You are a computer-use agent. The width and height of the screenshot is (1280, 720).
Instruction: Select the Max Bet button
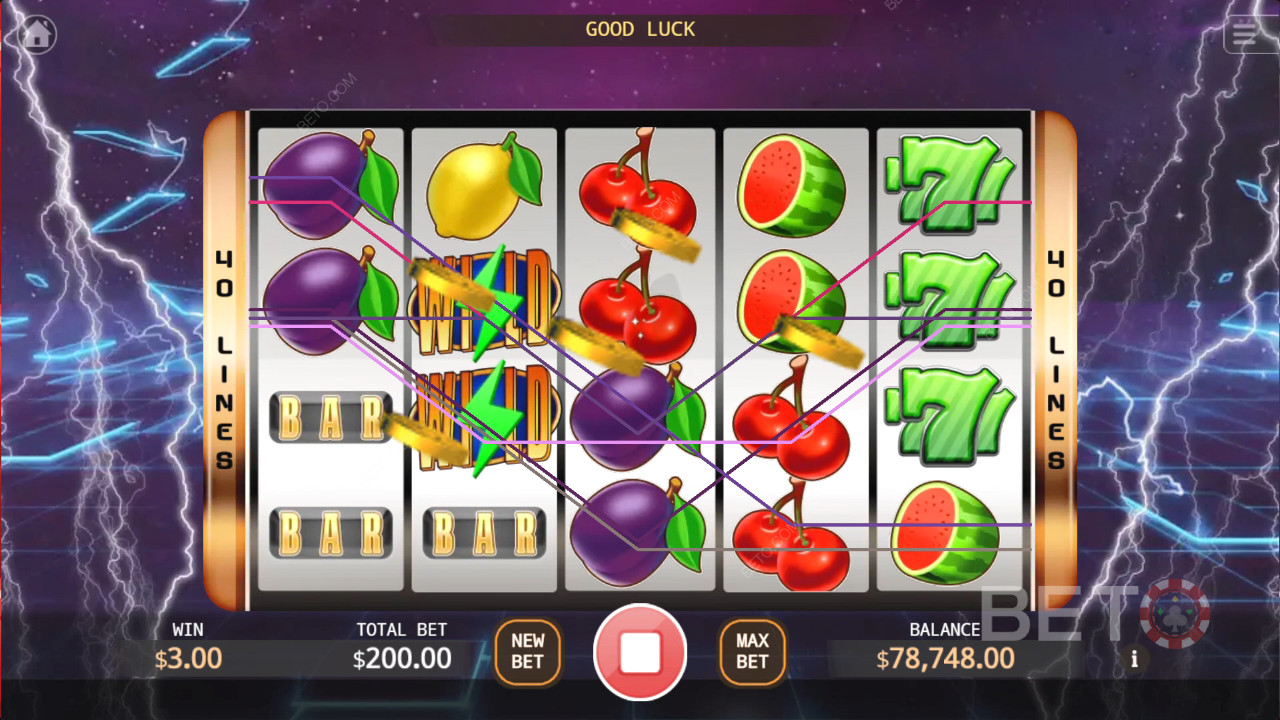pyautogui.click(x=752, y=651)
